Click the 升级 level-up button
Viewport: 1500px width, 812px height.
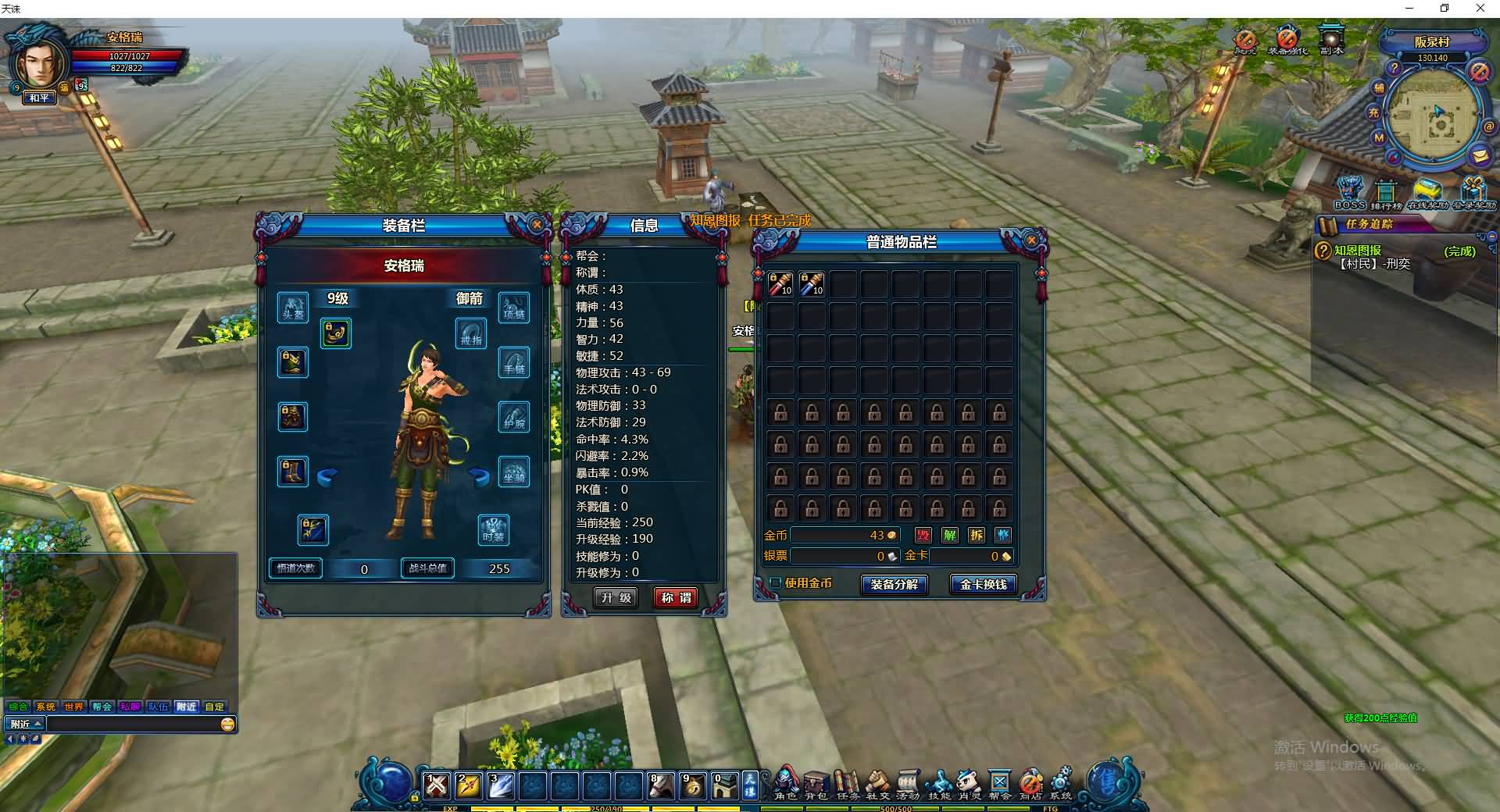pyautogui.click(x=616, y=598)
